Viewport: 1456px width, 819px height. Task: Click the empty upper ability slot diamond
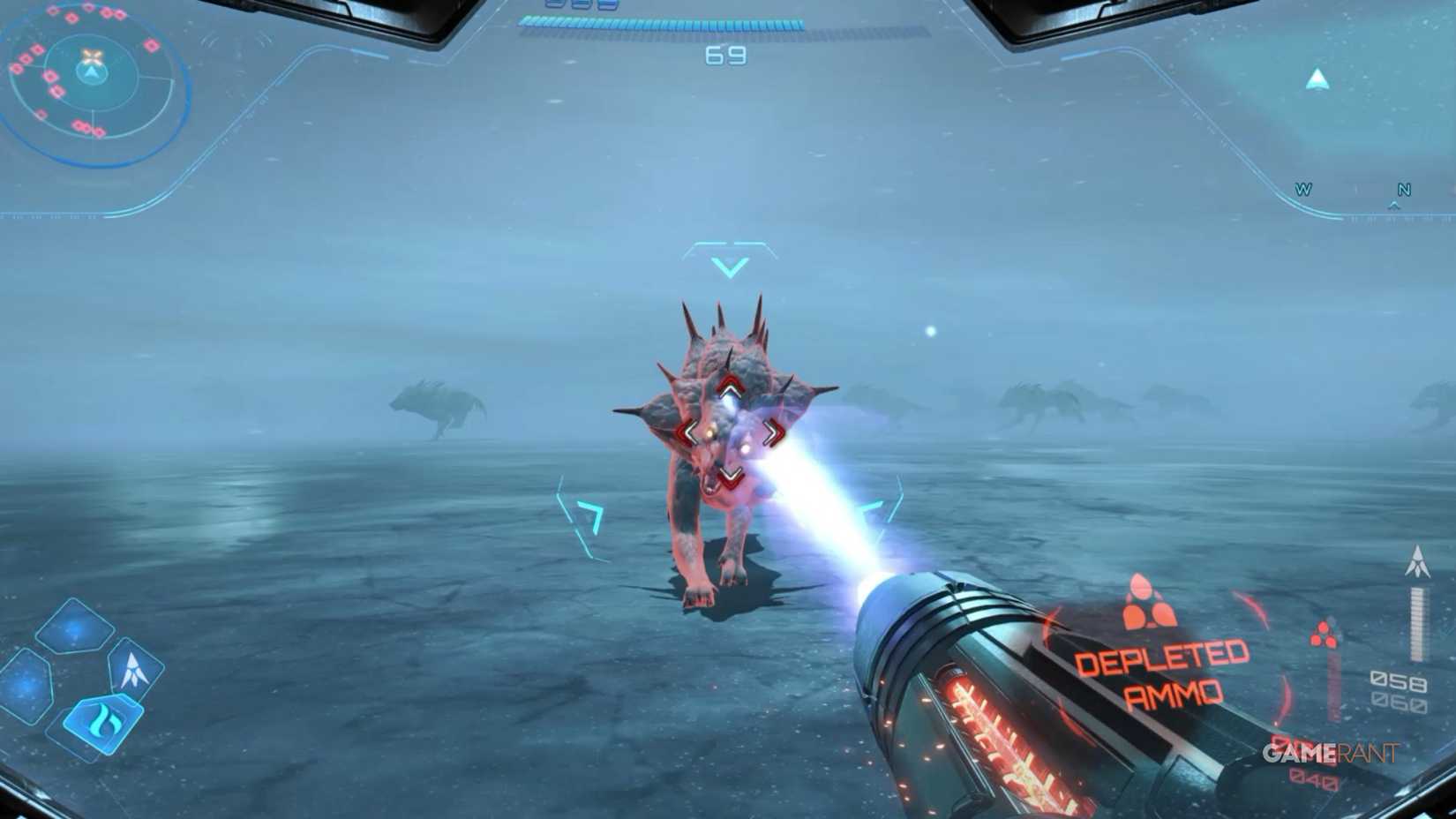(75, 626)
